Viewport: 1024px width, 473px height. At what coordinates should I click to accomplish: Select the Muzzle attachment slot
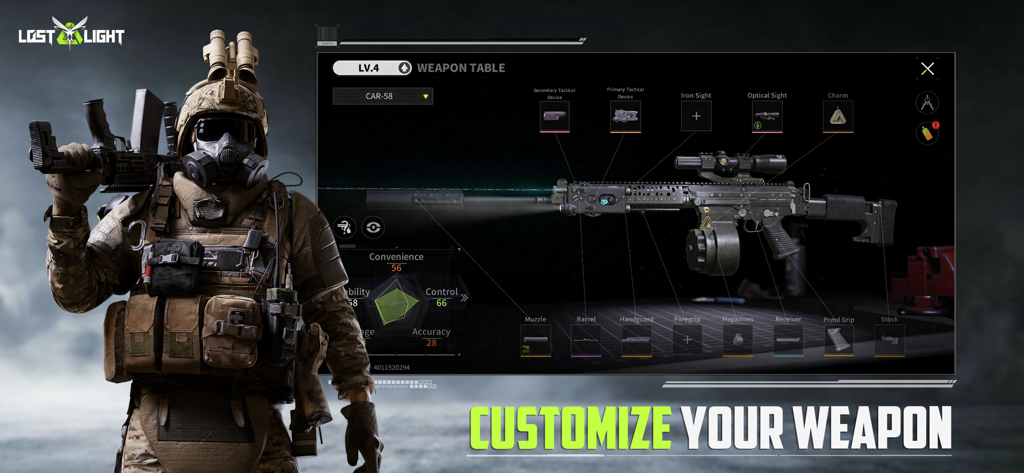tap(535, 340)
